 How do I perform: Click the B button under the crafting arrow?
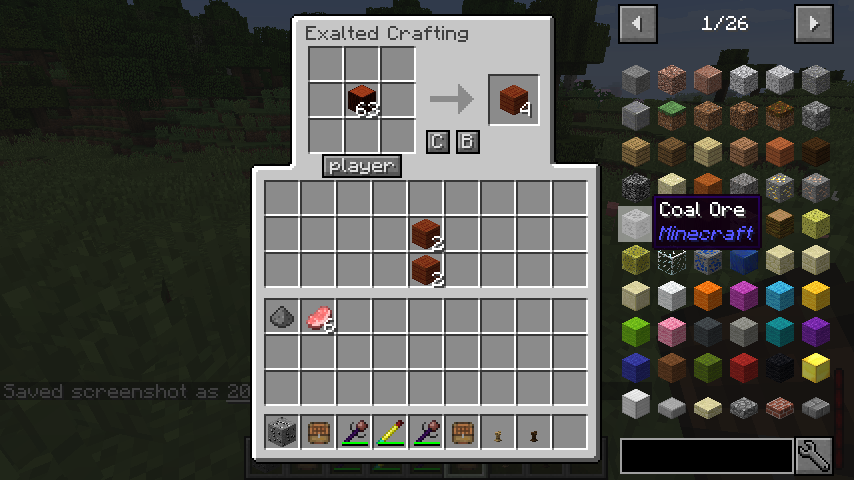point(467,142)
